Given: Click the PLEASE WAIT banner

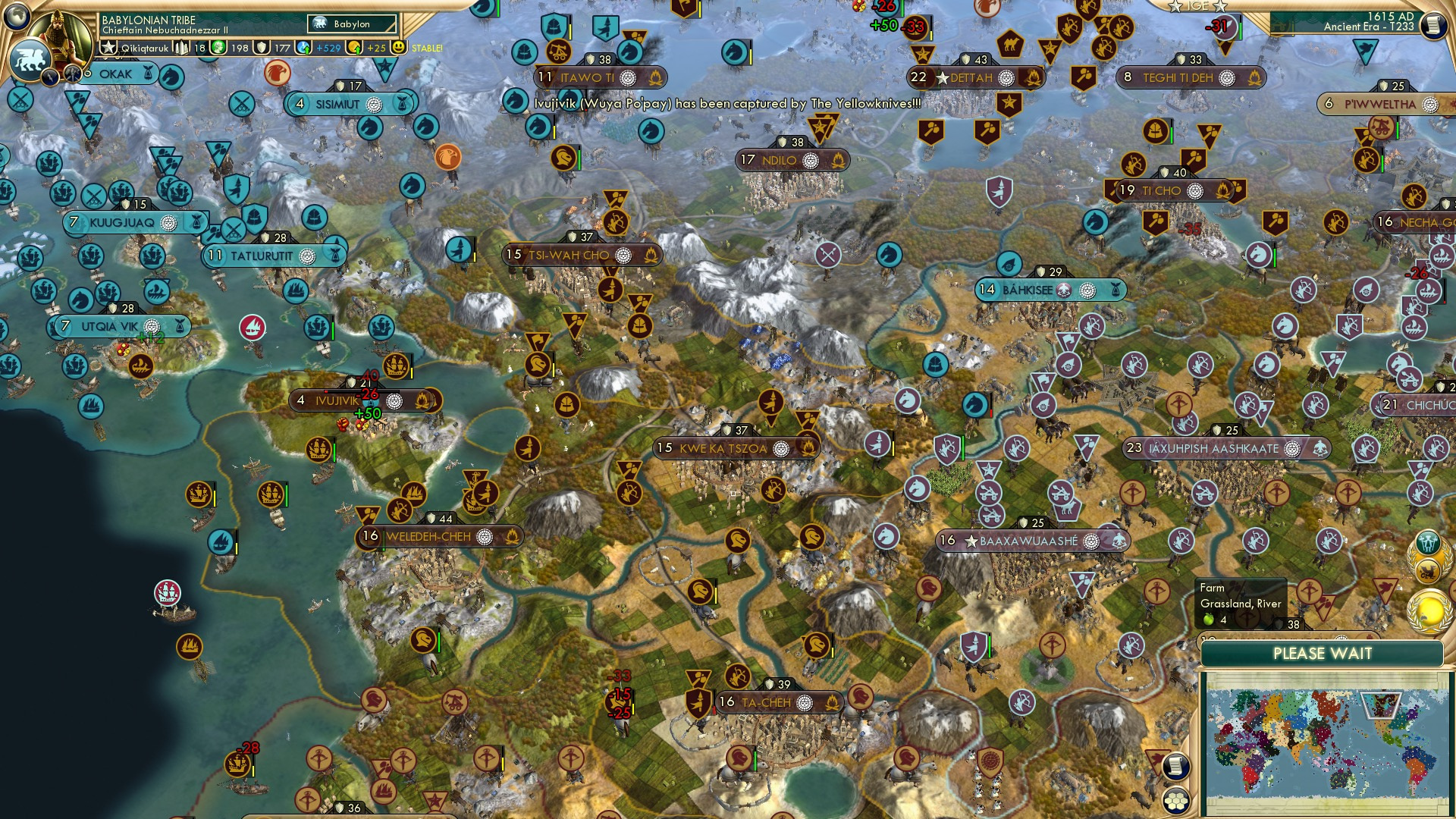Looking at the screenshot, I should (1324, 653).
